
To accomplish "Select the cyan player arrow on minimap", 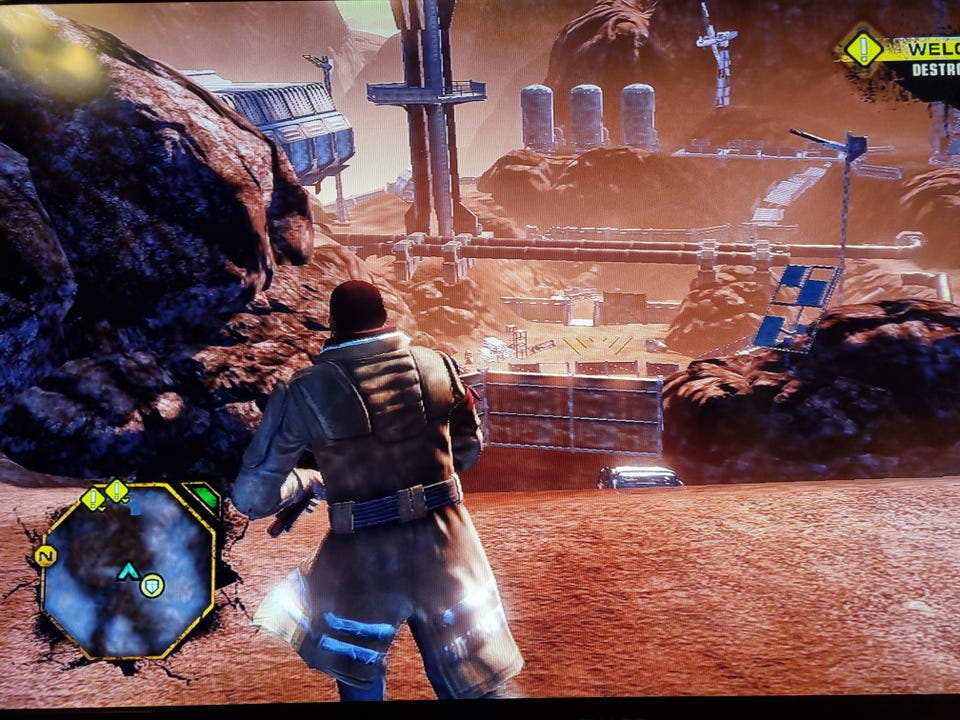I will [x=128, y=571].
